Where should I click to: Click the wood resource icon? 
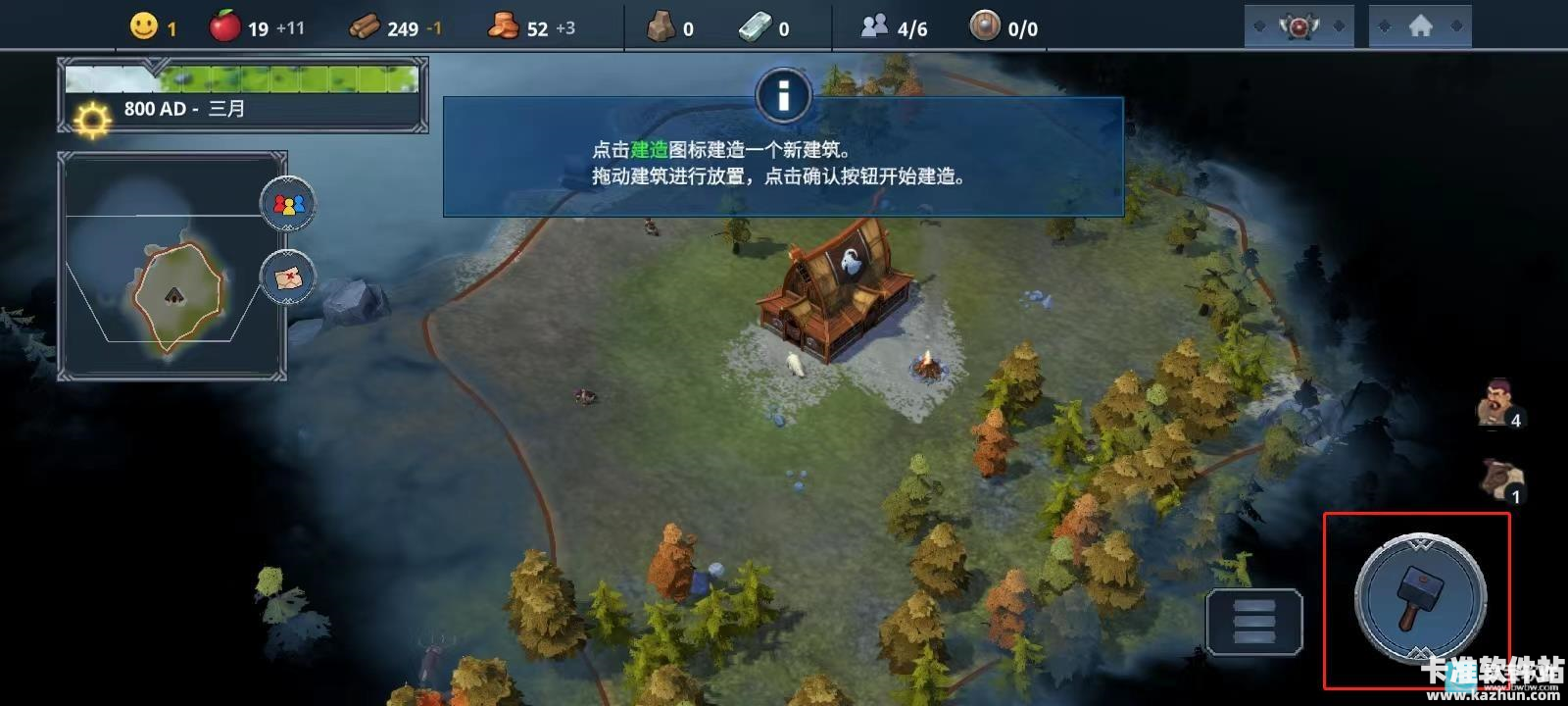click(366, 26)
